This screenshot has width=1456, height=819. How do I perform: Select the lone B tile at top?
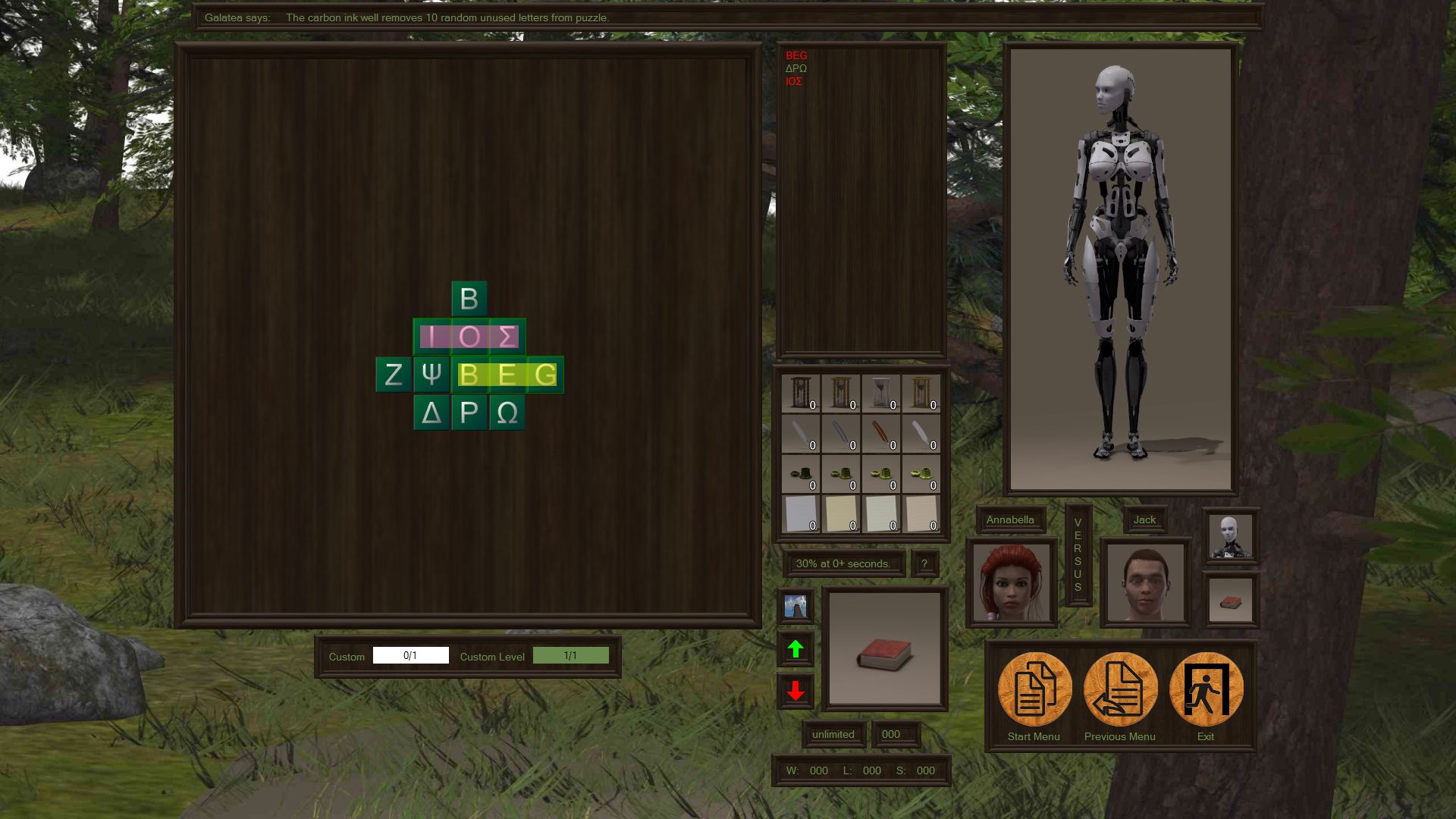469,299
